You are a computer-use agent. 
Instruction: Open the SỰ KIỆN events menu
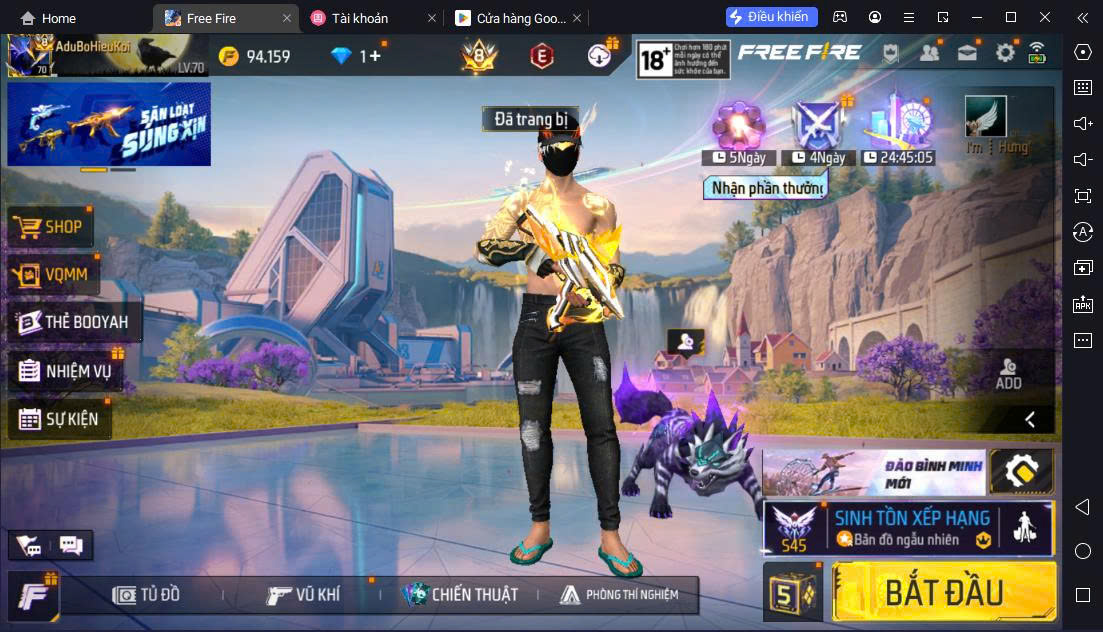coord(59,419)
